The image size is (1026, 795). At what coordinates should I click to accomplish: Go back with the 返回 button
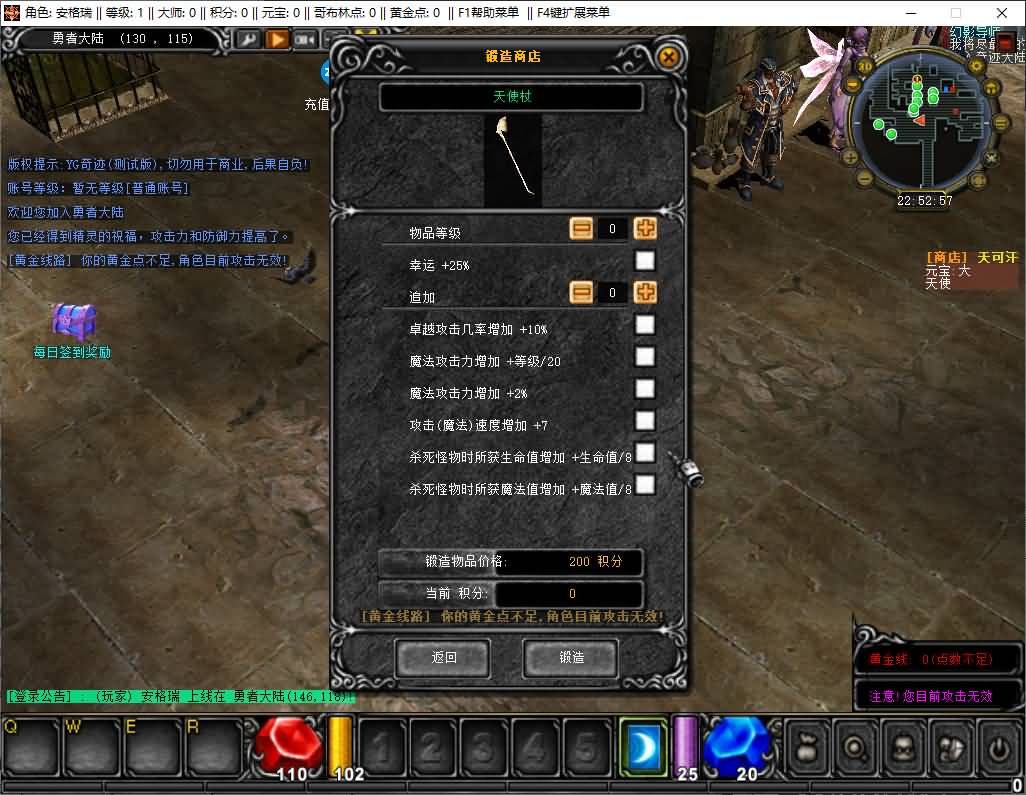click(443, 658)
